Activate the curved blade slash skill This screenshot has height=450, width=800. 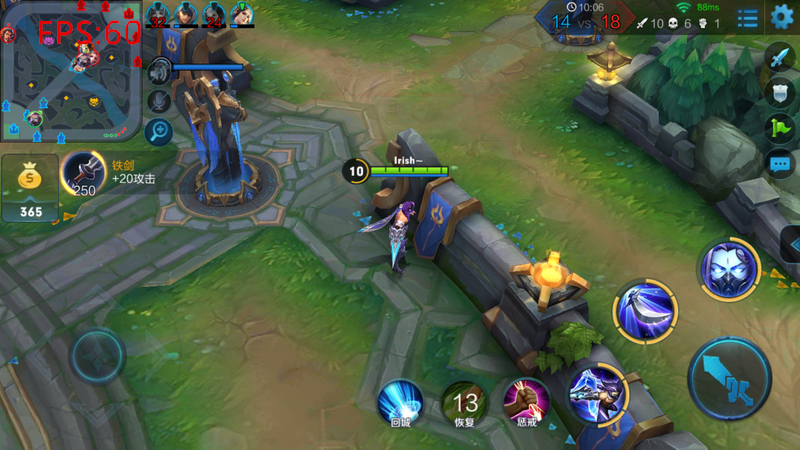645,309
